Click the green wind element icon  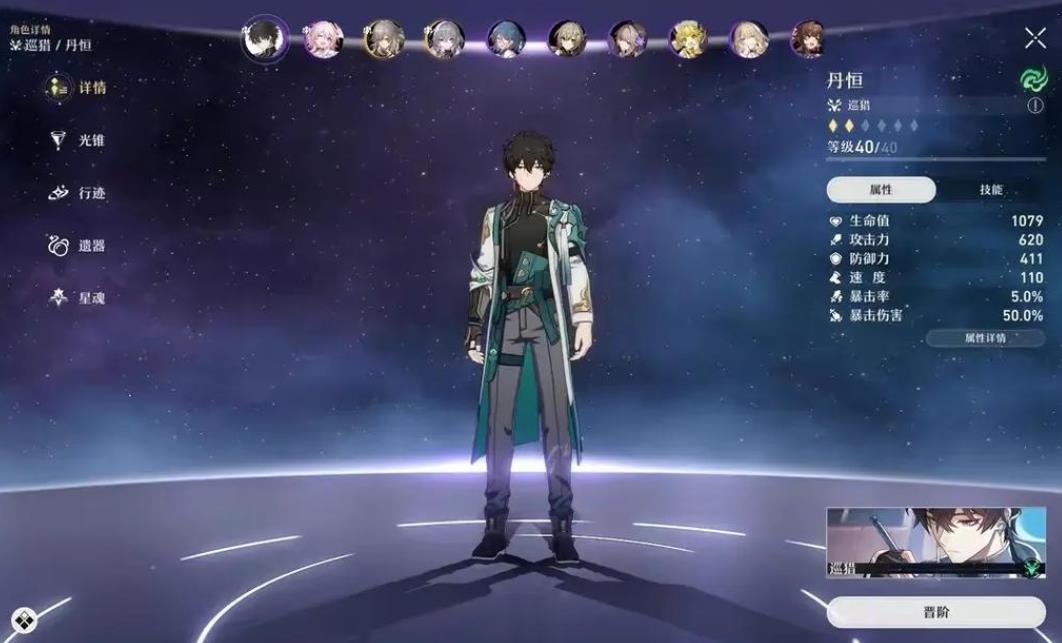[x=1033, y=79]
